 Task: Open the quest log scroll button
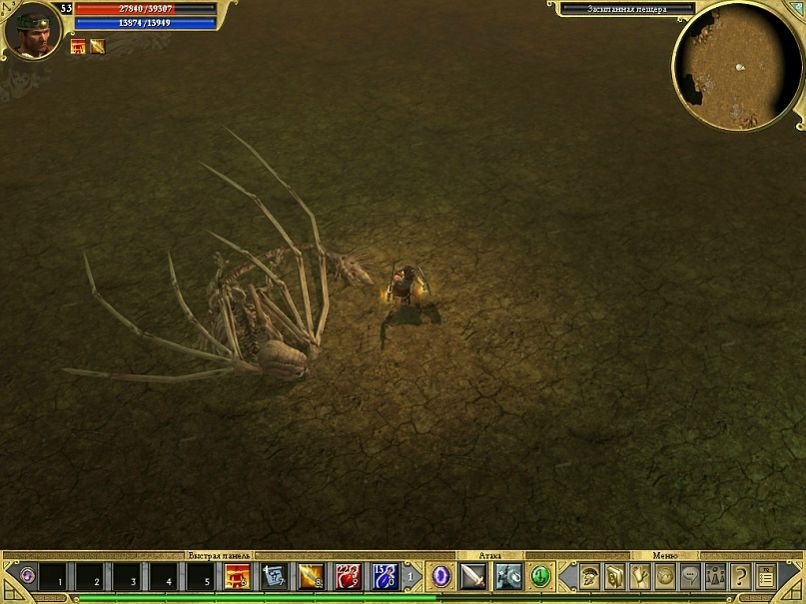tap(641, 576)
